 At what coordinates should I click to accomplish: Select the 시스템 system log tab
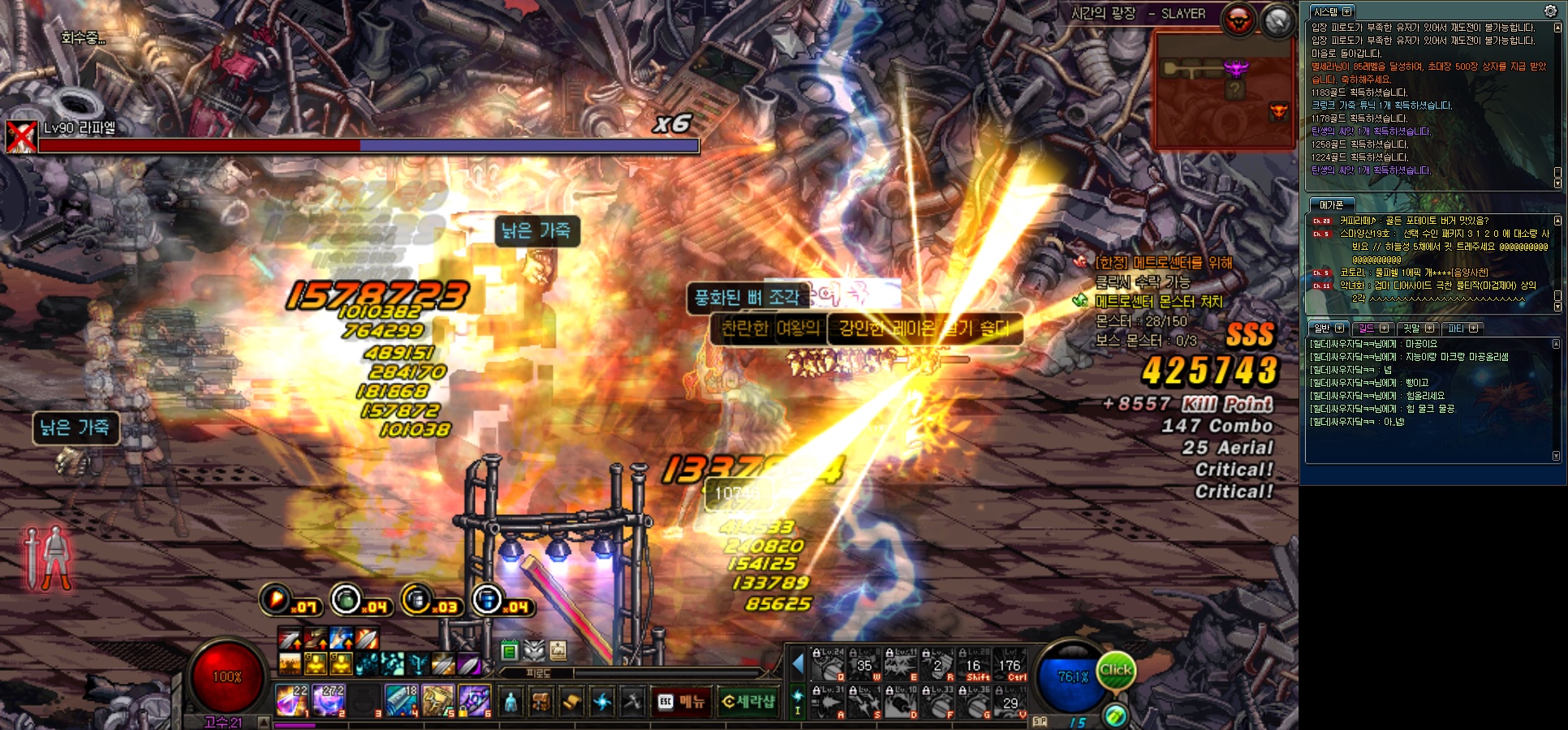pos(1325,12)
